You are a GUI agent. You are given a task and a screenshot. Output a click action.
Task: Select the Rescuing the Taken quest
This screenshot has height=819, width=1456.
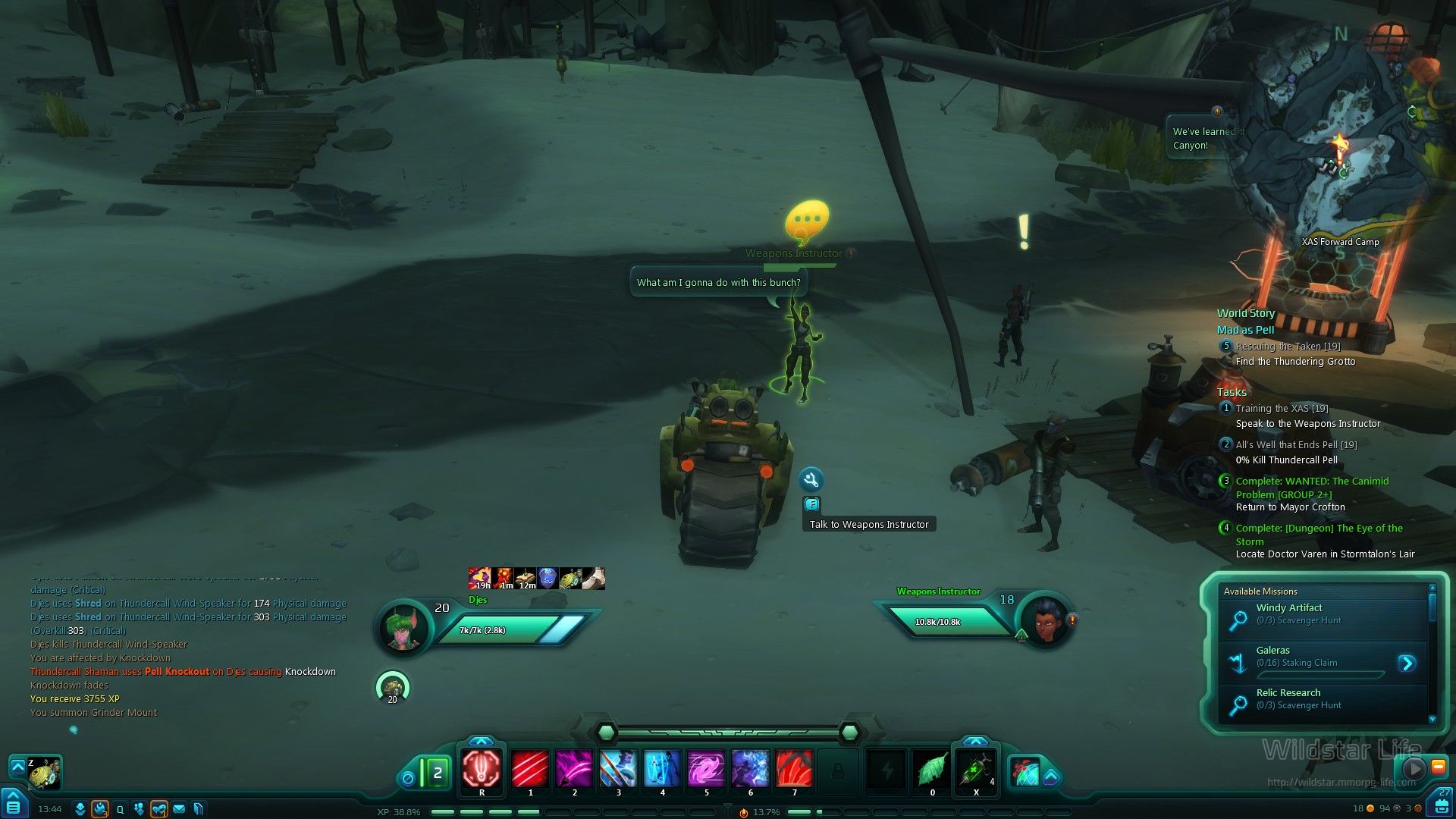click(1288, 347)
